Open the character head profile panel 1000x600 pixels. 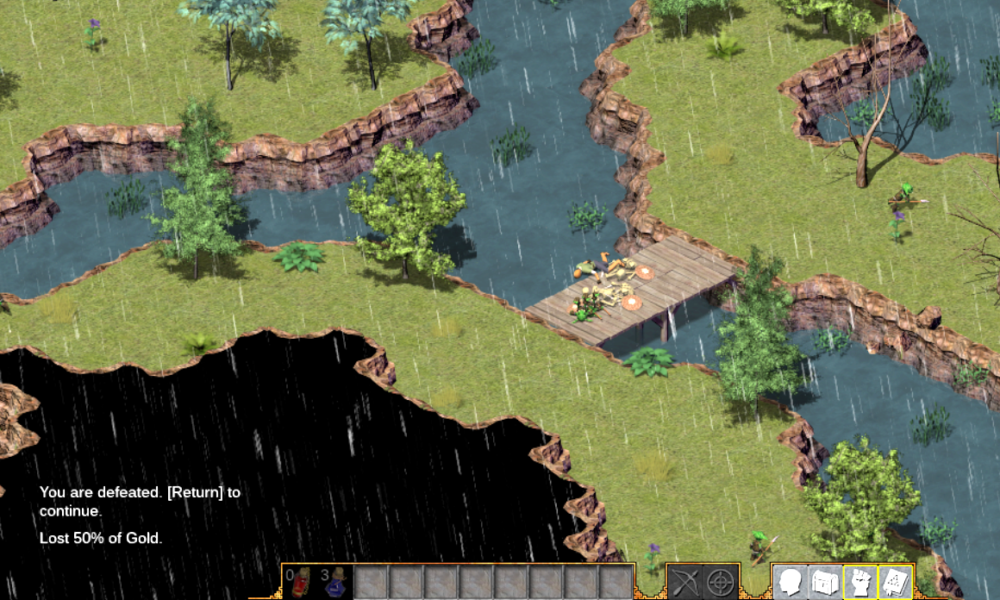point(791,582)
